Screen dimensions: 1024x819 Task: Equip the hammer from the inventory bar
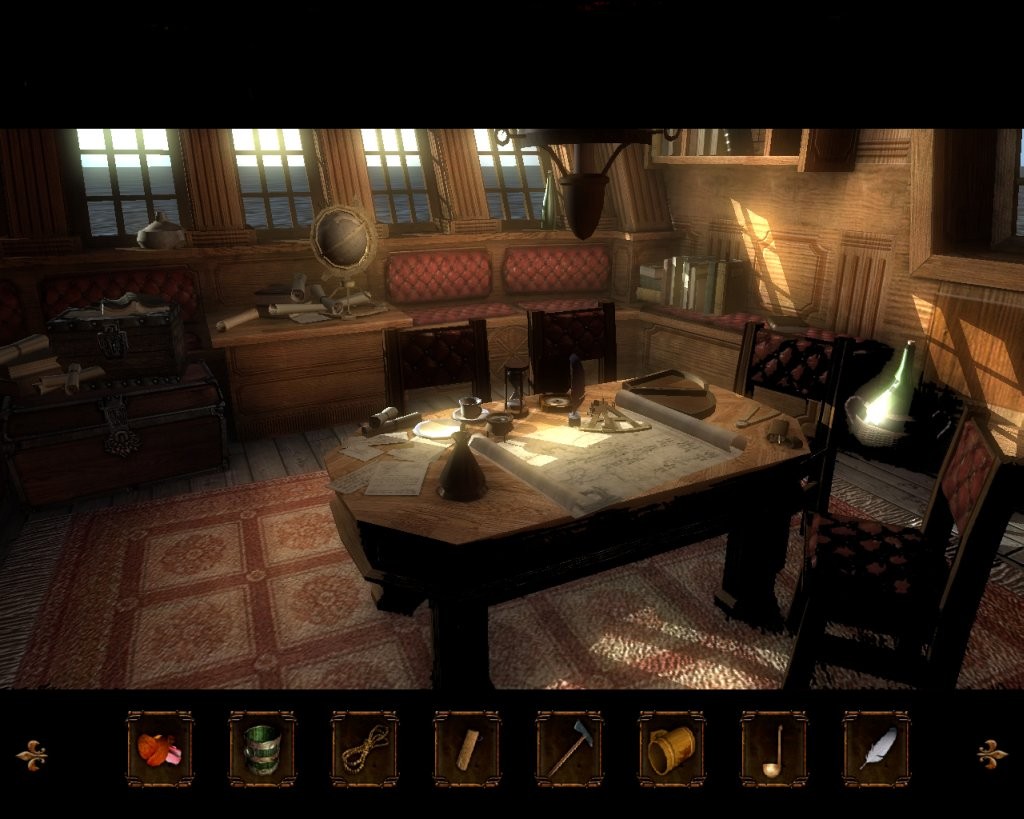[569, 749]
